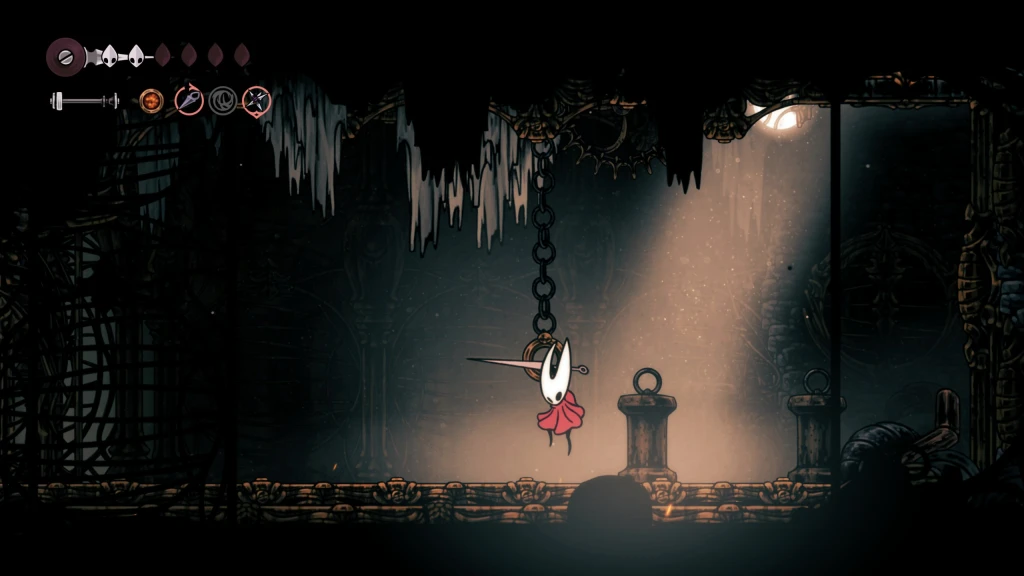
Task: Activate the four-pointed star blade tool
Action: point(257,100)
